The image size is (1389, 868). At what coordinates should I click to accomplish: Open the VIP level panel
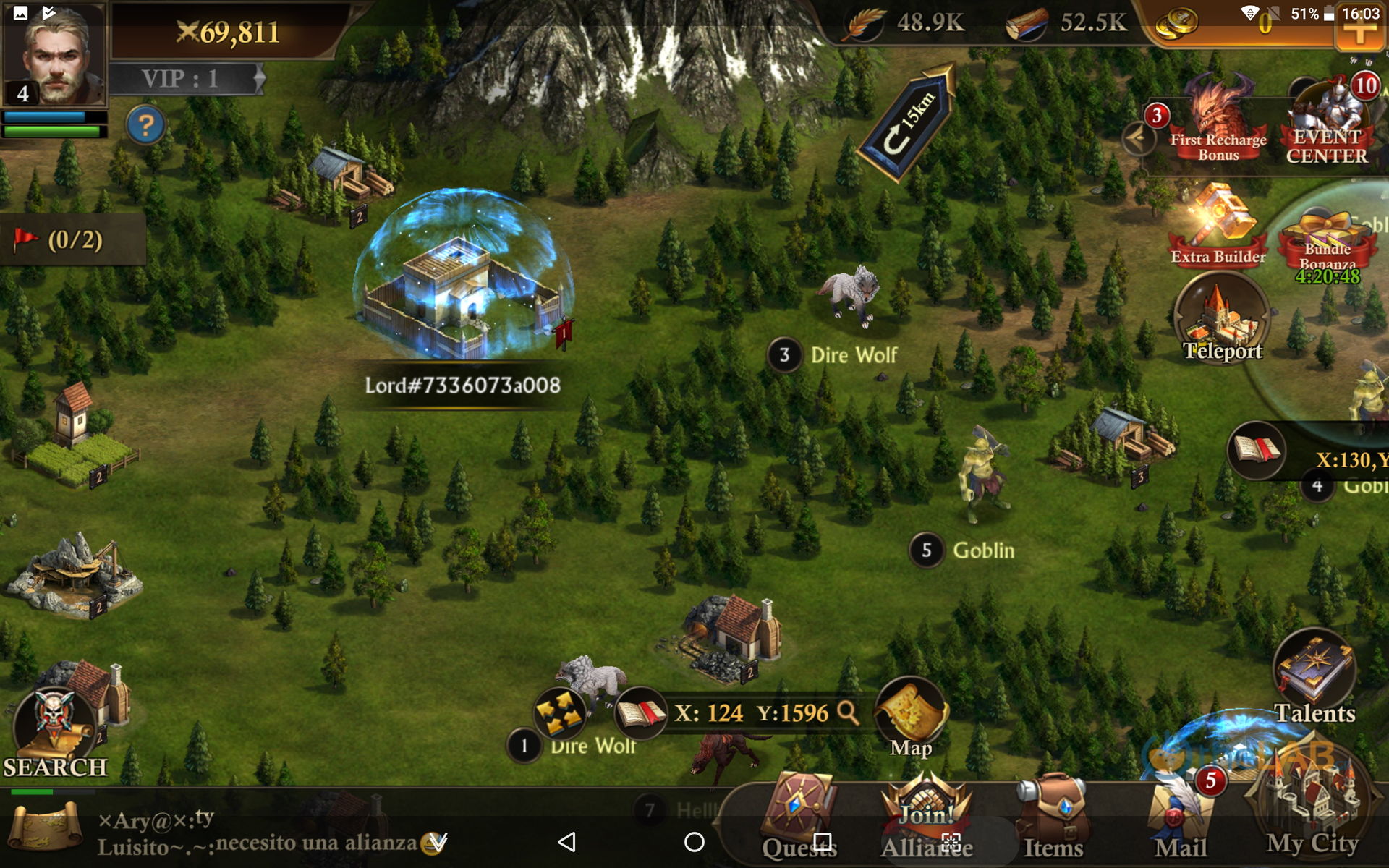pyautogui.click(x=184, y=79)
